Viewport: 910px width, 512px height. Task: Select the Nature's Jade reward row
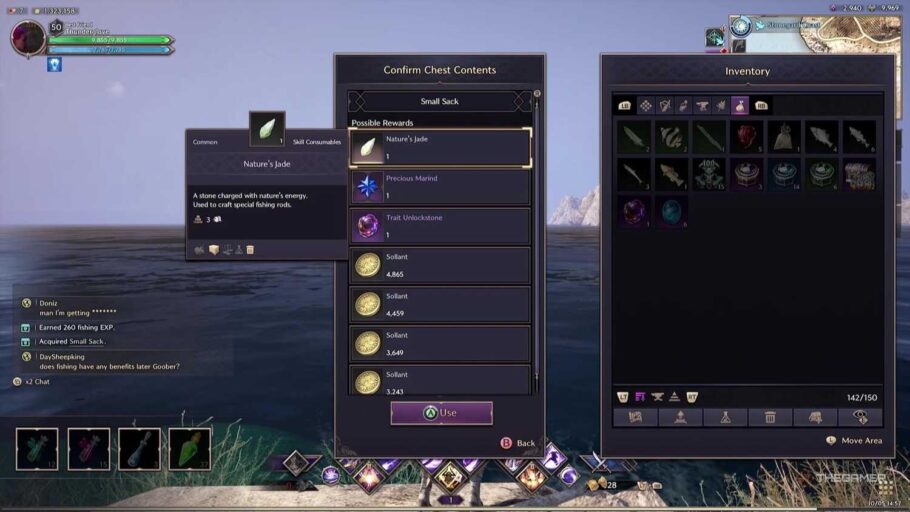[440, 148]
